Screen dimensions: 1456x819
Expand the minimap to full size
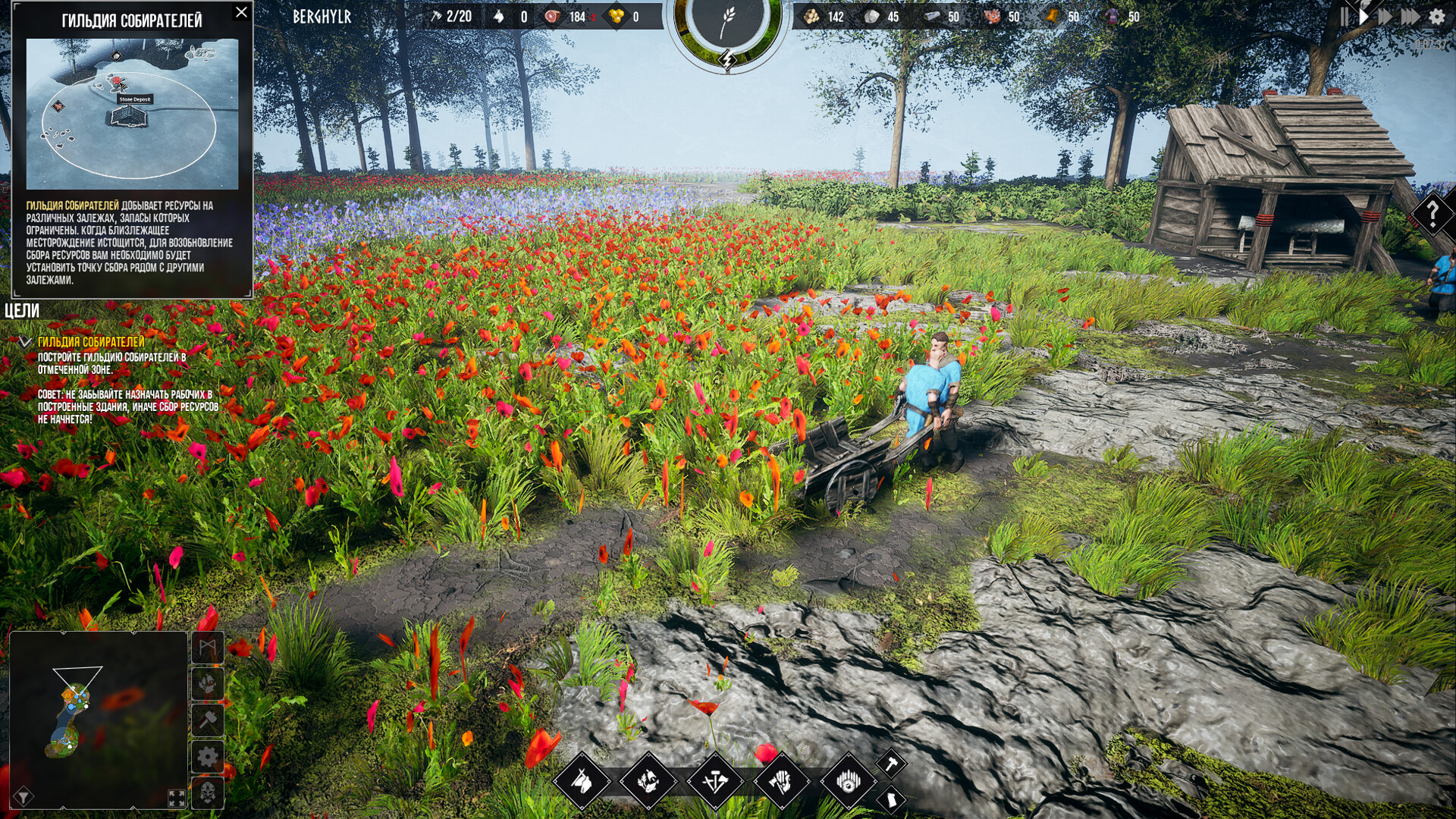point(177,798)
